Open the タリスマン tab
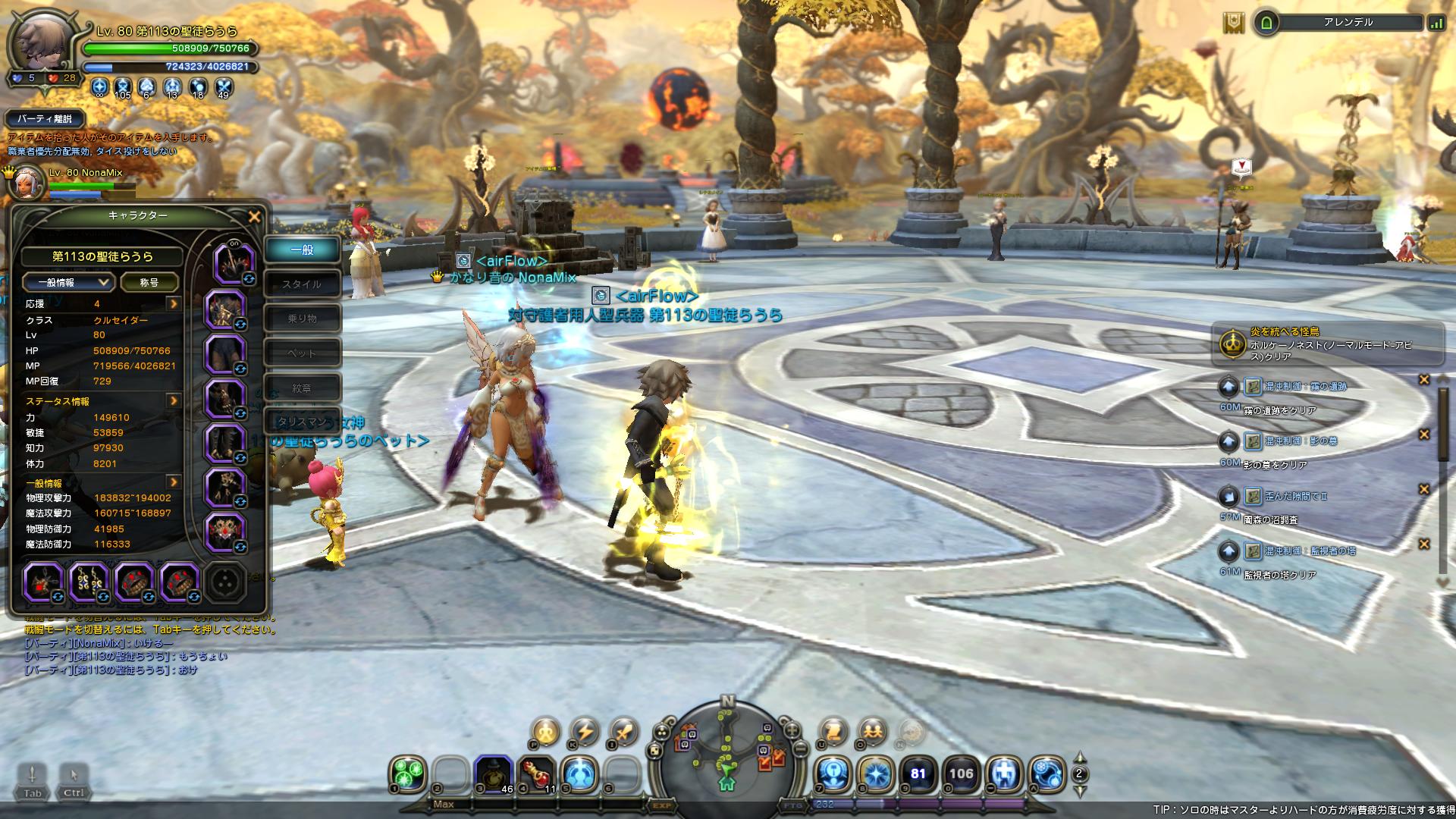 click(x=302, y=422)
